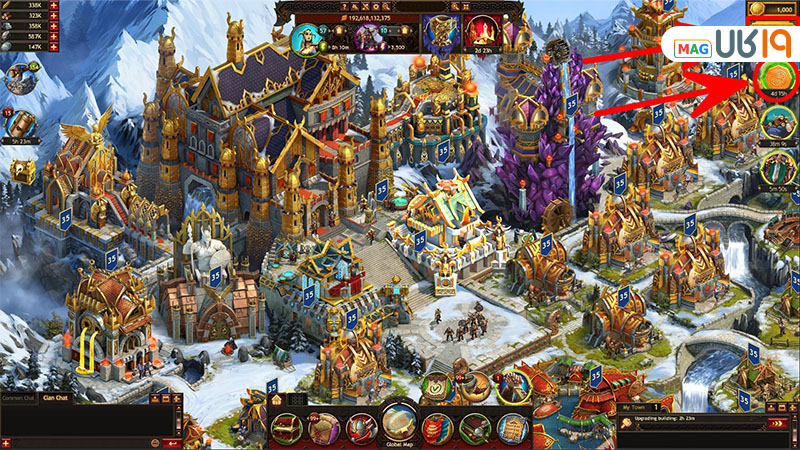Open the golden armor icon in the top bar
Screen dimensions: 800x450
[x=437, y=32]
